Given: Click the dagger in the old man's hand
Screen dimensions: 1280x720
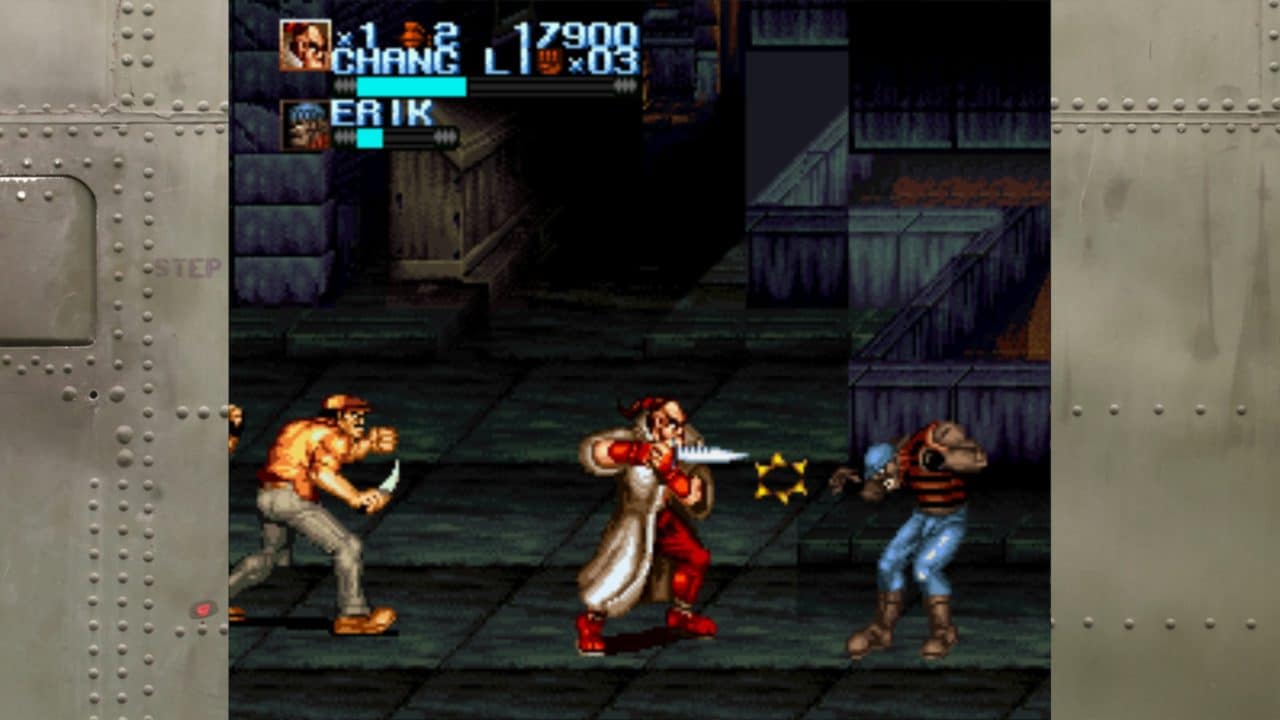Looking at the screenshot, I should point(714,453).
